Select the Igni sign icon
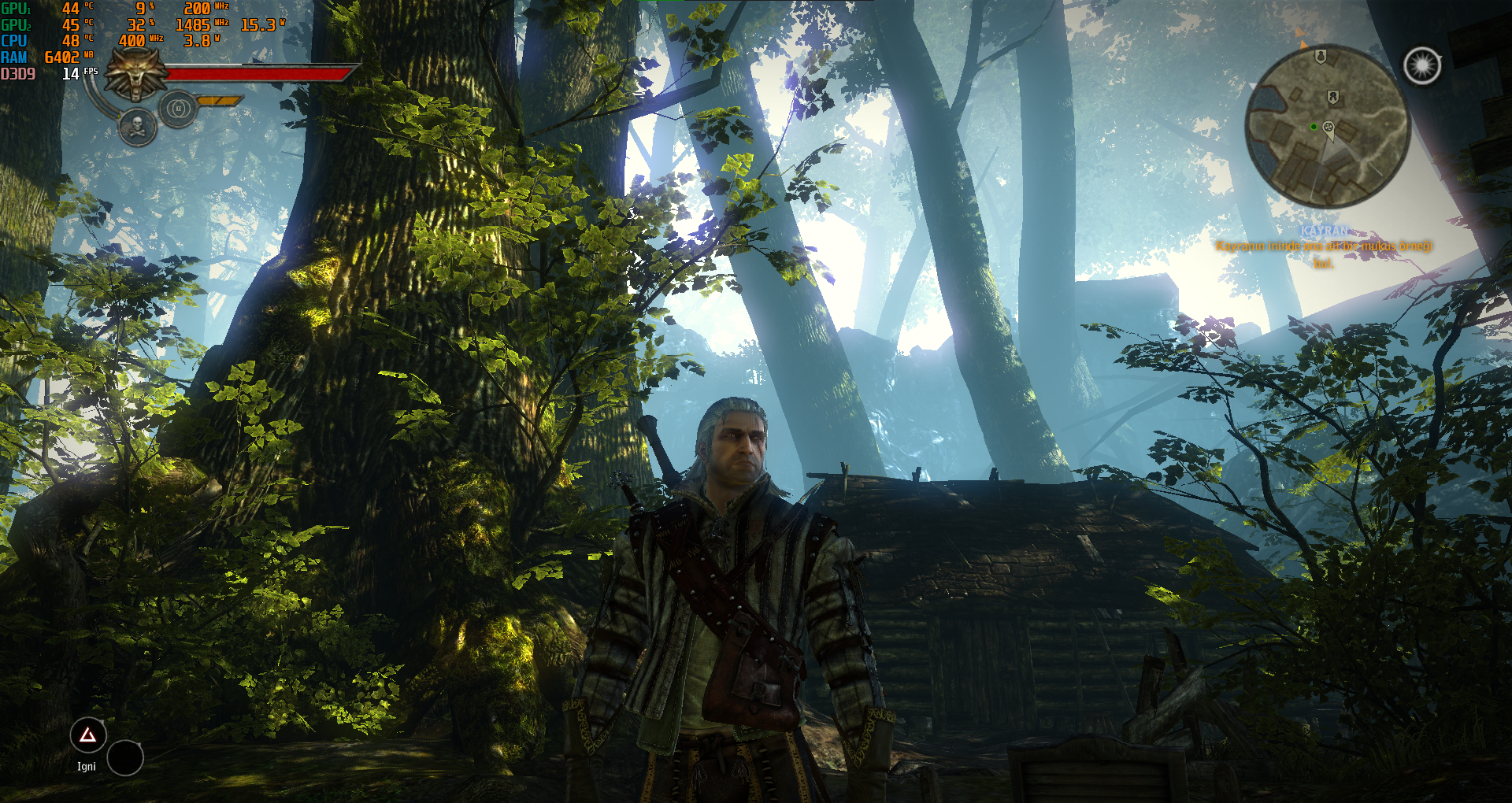The image size is (1512, 803). click(87, 736)
